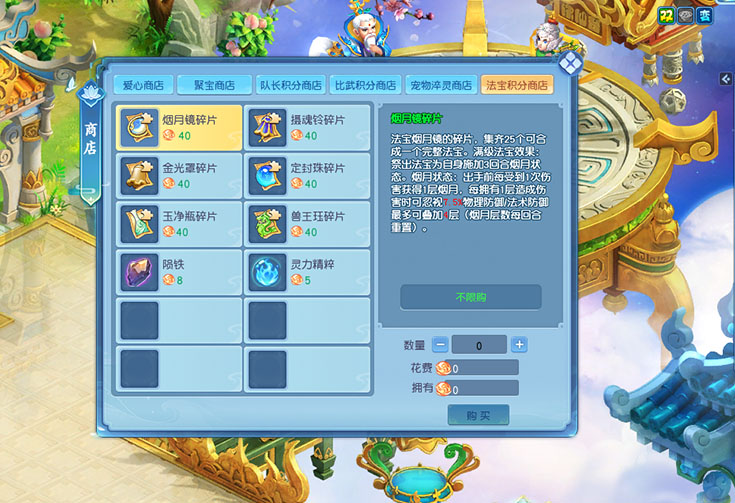Image resolution: width=735 pixels, height=503 pixels.
Task: Increase purchase quantity with the plus button
Action: click(519, 345)
